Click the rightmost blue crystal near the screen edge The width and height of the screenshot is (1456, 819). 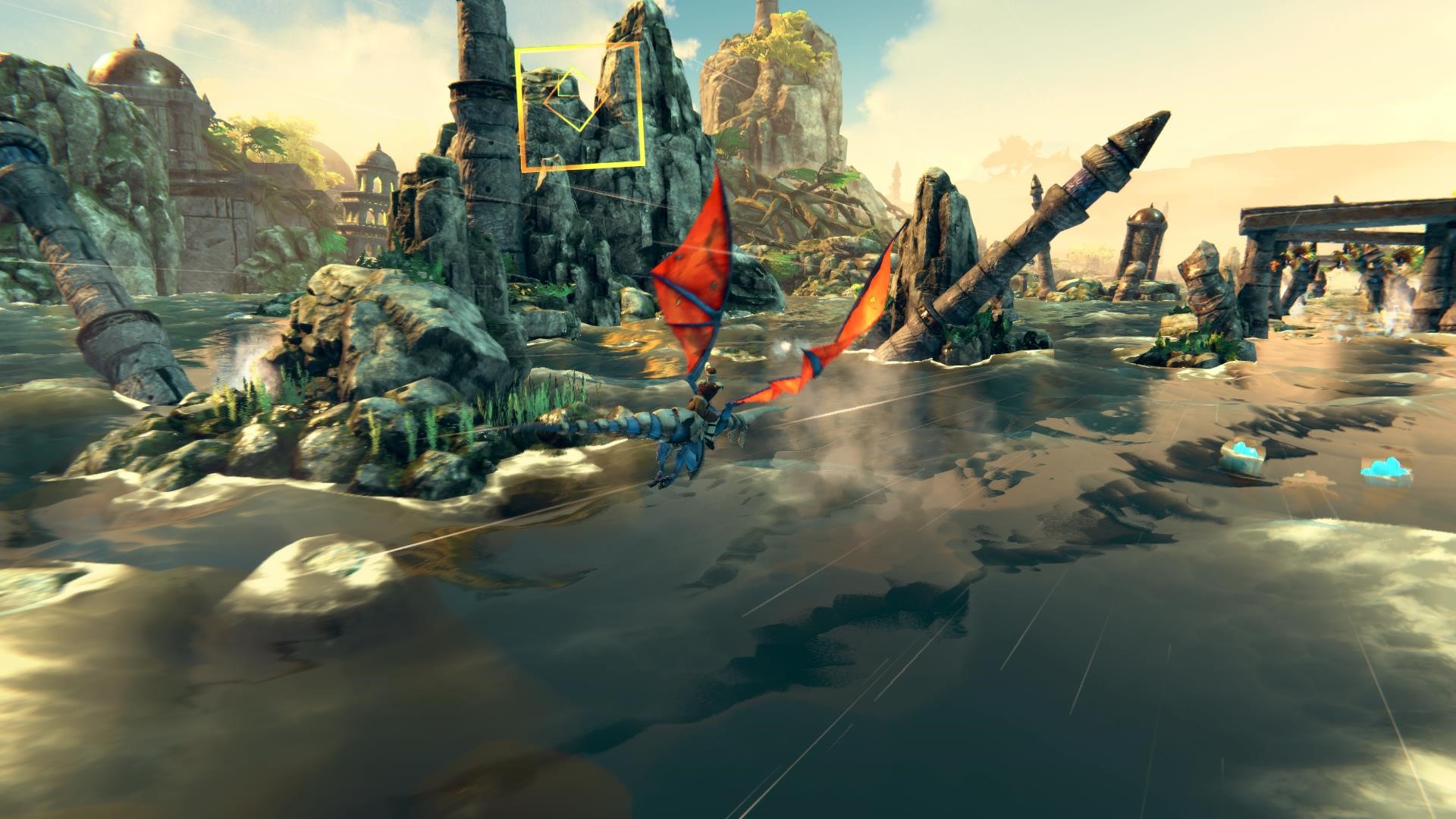point(1384,470)
